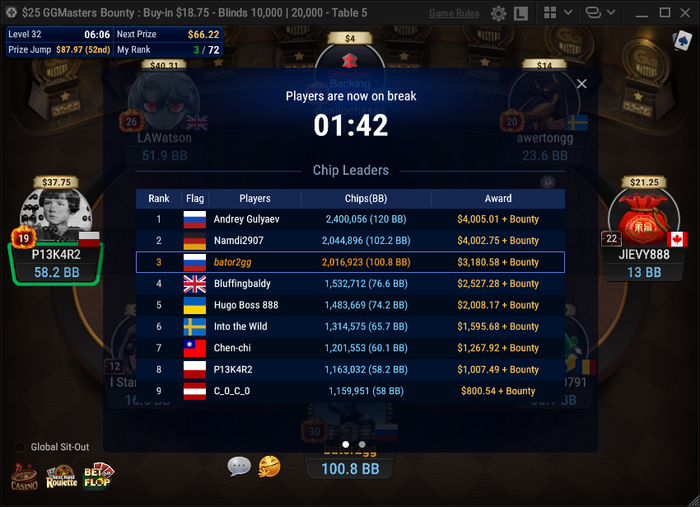Open the Bet on Flop side game
700x507 pixels.
[98, 476]
